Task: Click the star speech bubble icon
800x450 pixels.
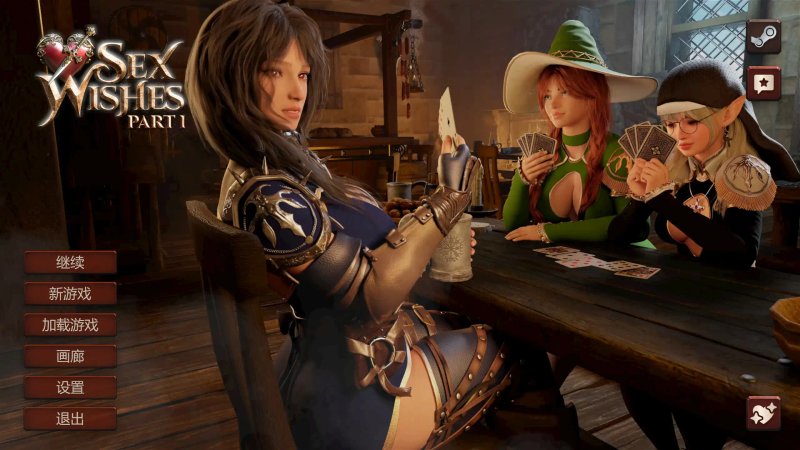Action: pyautogui.click(x=763, y=83)
